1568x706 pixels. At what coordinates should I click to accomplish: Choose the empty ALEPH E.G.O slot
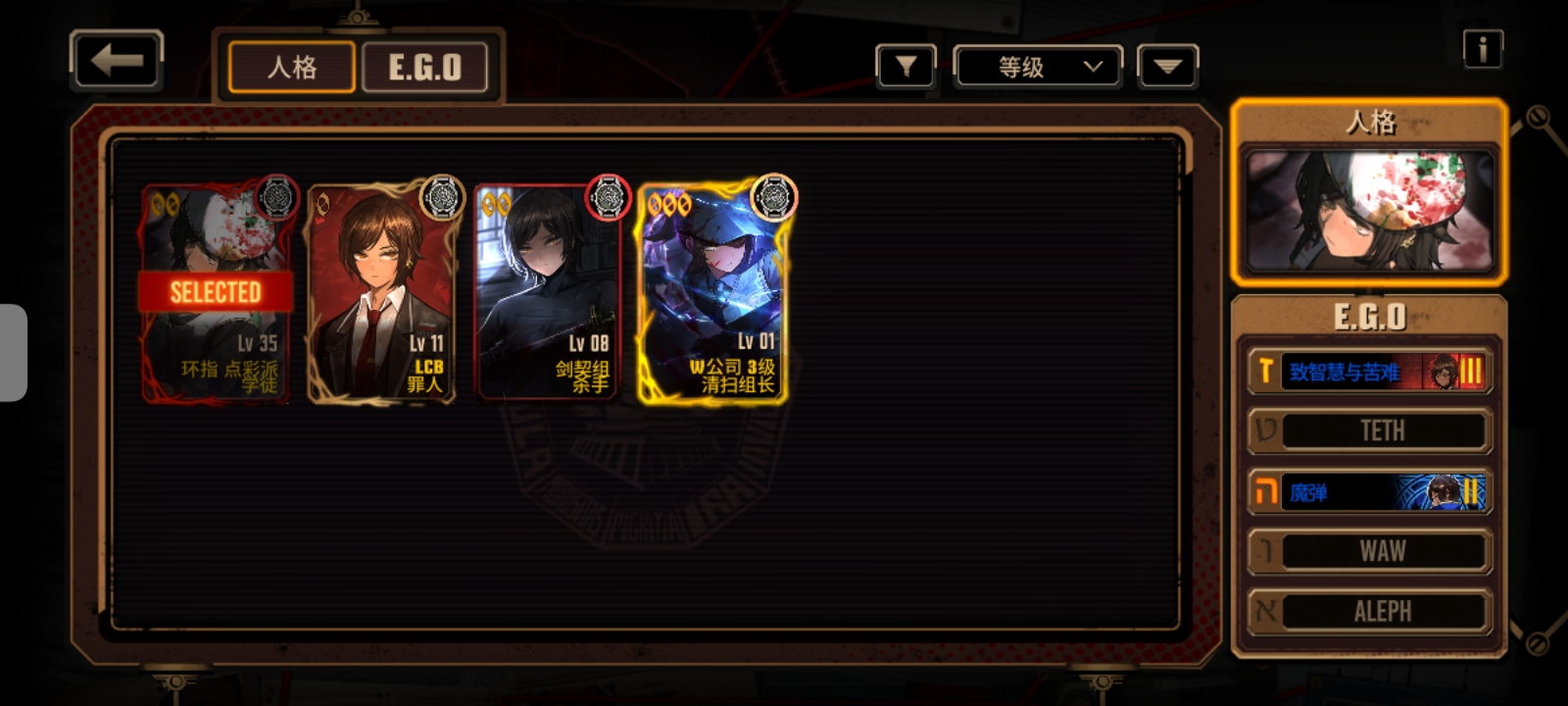coord(1369,612)
